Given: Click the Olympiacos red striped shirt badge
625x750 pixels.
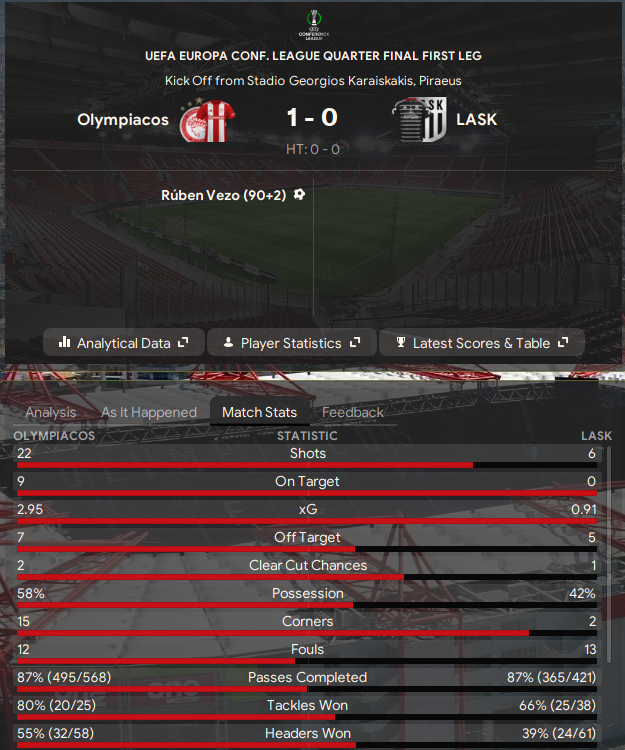Looking at the screenshot, I should (x=206, y=121).
